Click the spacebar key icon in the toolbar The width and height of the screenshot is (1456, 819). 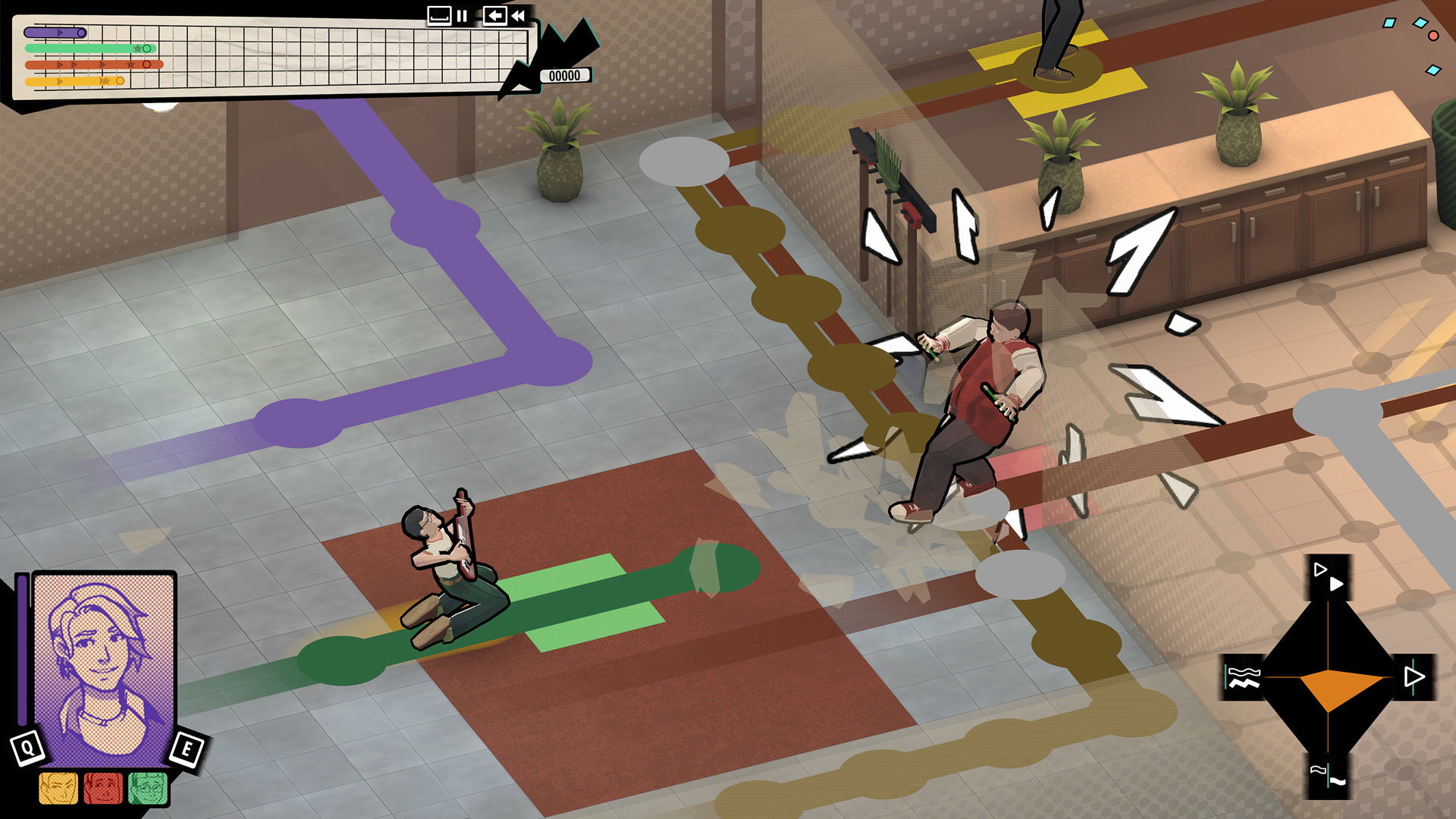click(438, 15)
